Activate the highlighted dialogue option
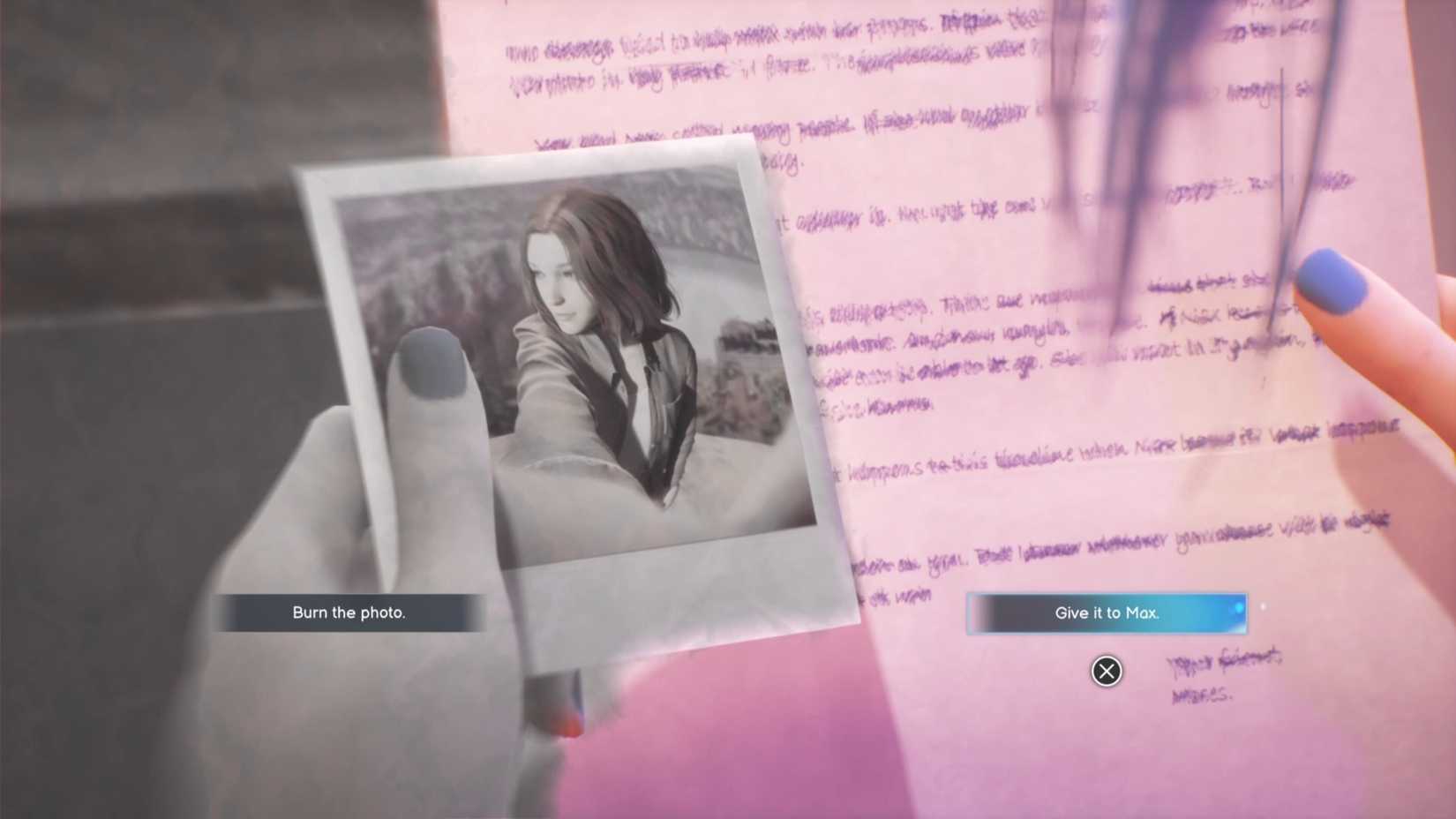The width and height of the screenshot is (1456, 819). (x=1107, y=612)
